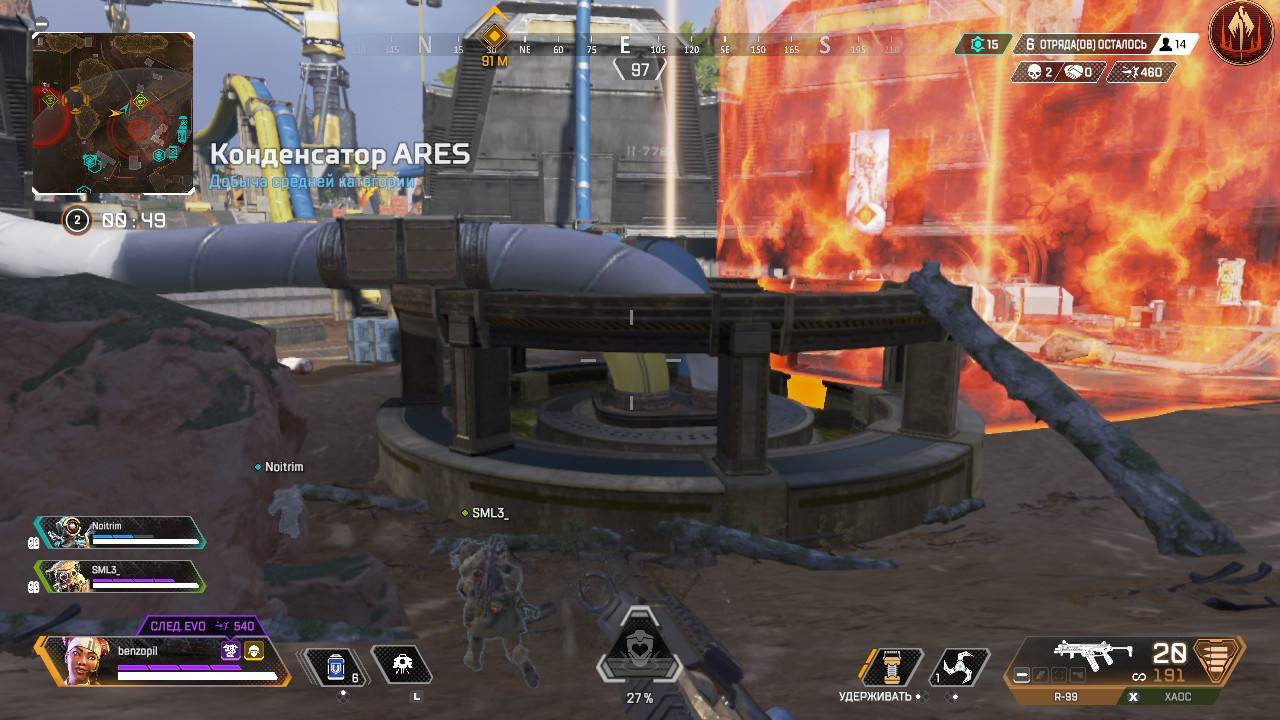Click benzopil's Lifeline portrait
This screenshot has height=720, width=1280.
tap(83, 660)
